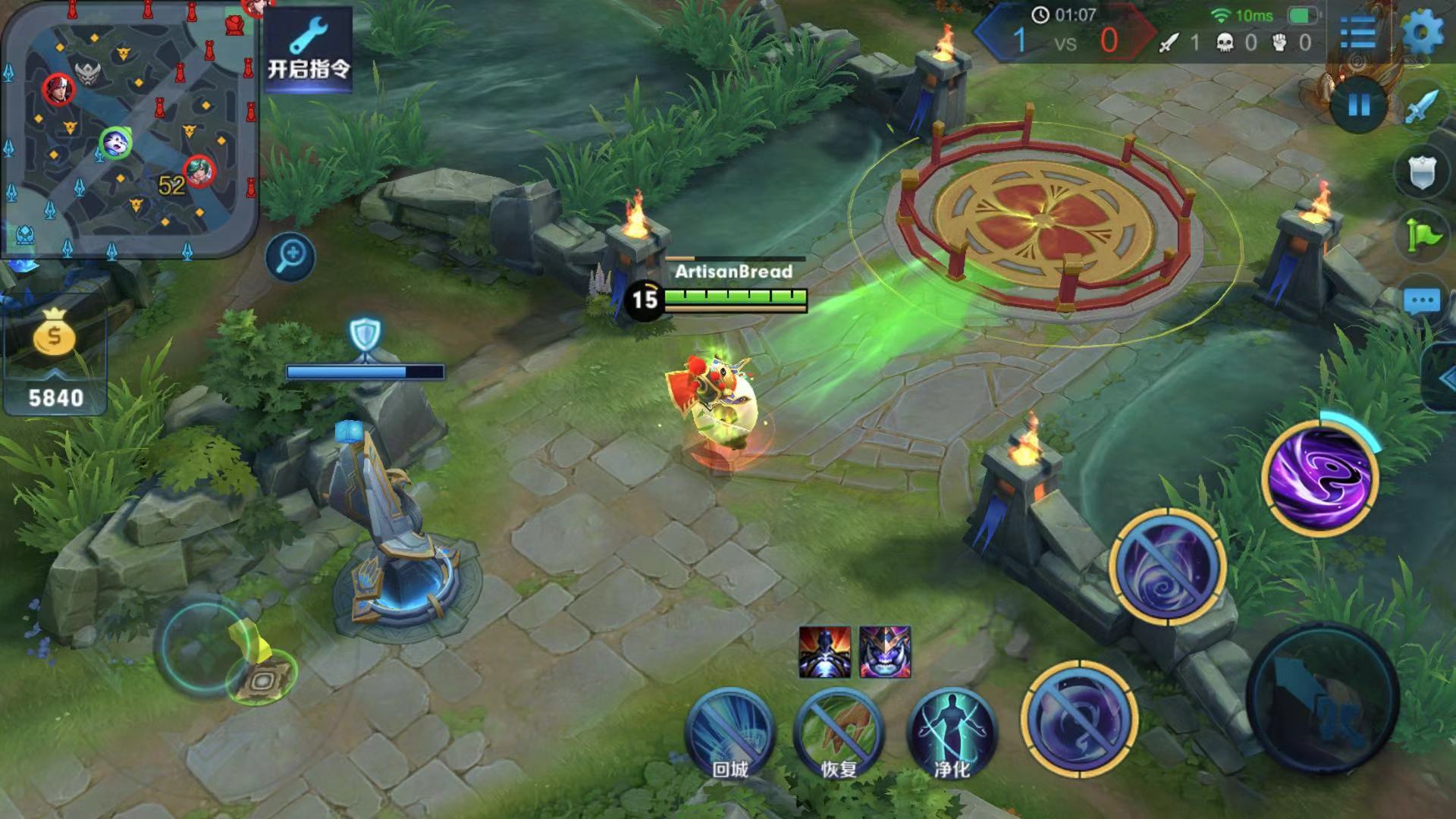Select the green flag gather signal
The height and width of the screenshot is (819, 1456).
[x=1421, y=236]
